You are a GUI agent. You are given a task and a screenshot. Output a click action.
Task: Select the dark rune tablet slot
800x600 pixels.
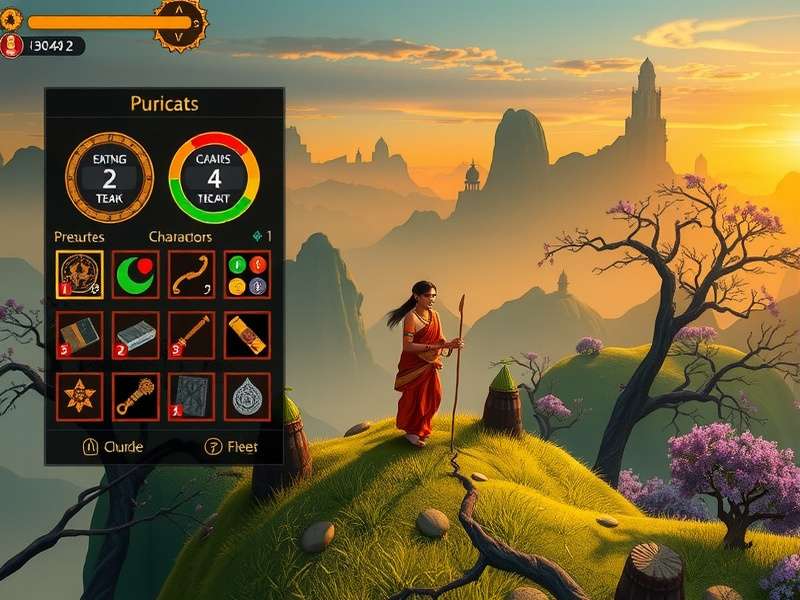point(191,397)
